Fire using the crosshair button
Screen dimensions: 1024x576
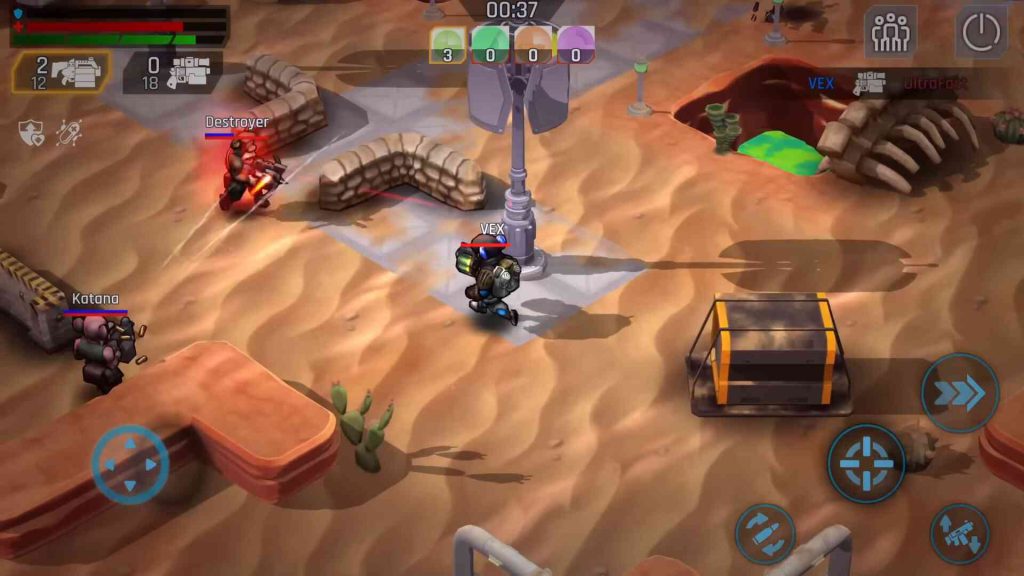point(866,463)
